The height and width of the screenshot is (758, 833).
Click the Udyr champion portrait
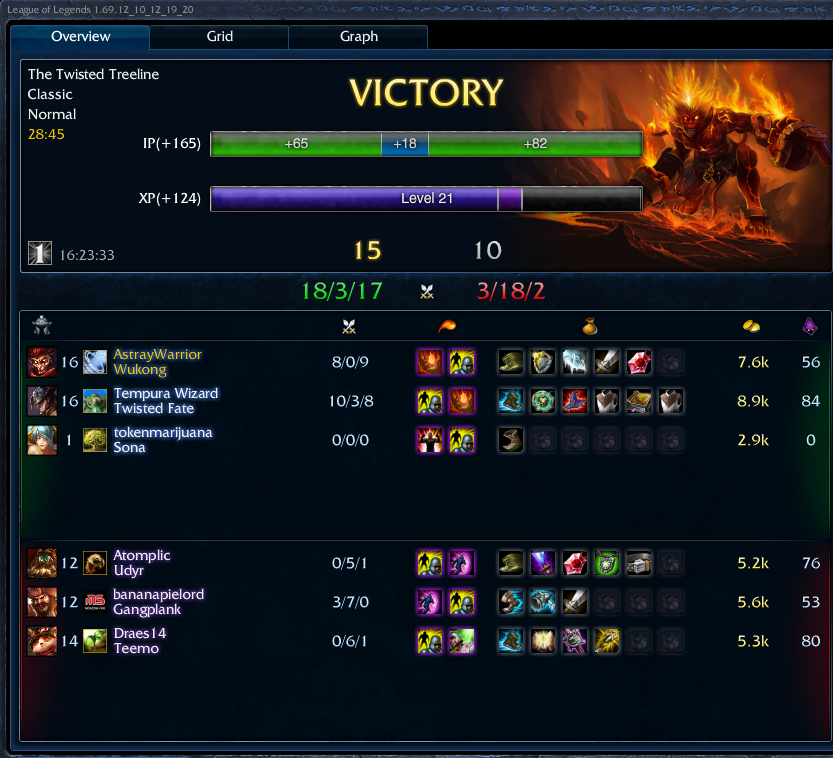pos(42,563)
